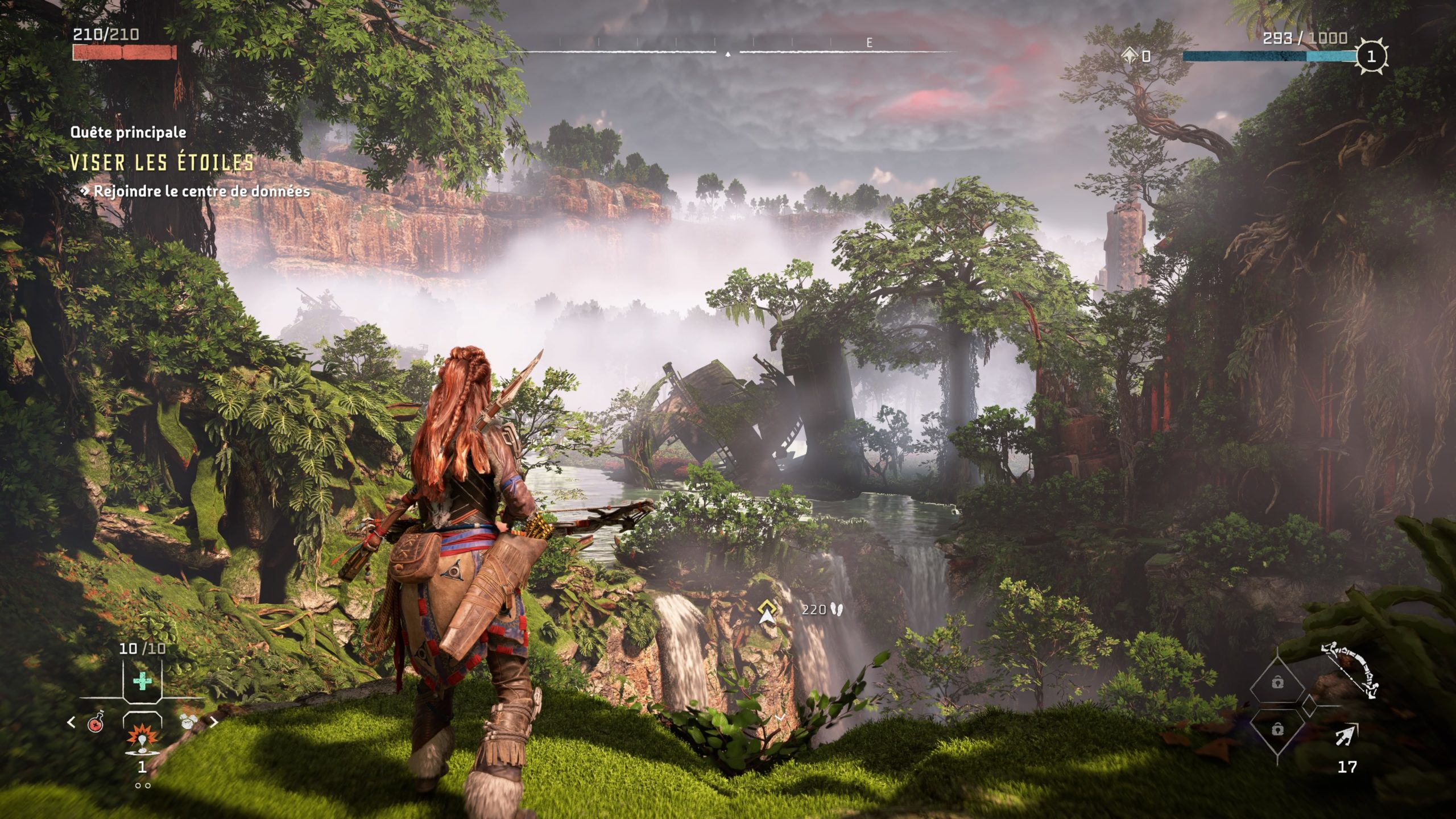The image size is (1456, 819).
Task: Select the green medicinal berry pouch slot
Action: tap(142, 681)
